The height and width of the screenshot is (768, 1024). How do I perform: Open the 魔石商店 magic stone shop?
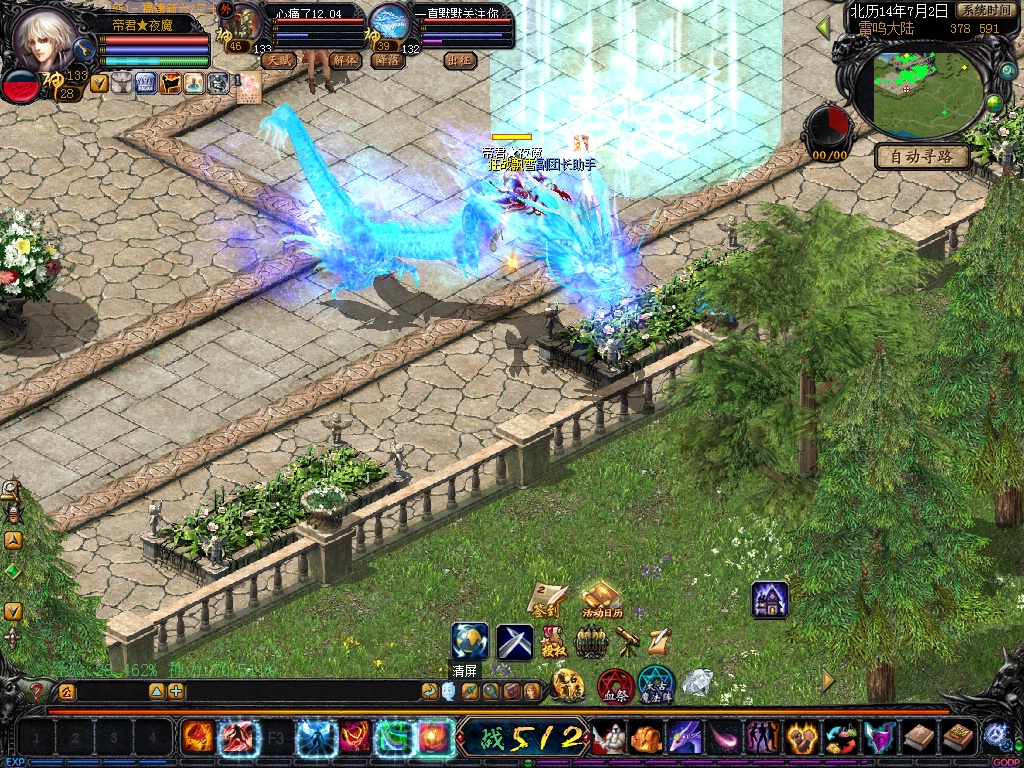point(569,686)
